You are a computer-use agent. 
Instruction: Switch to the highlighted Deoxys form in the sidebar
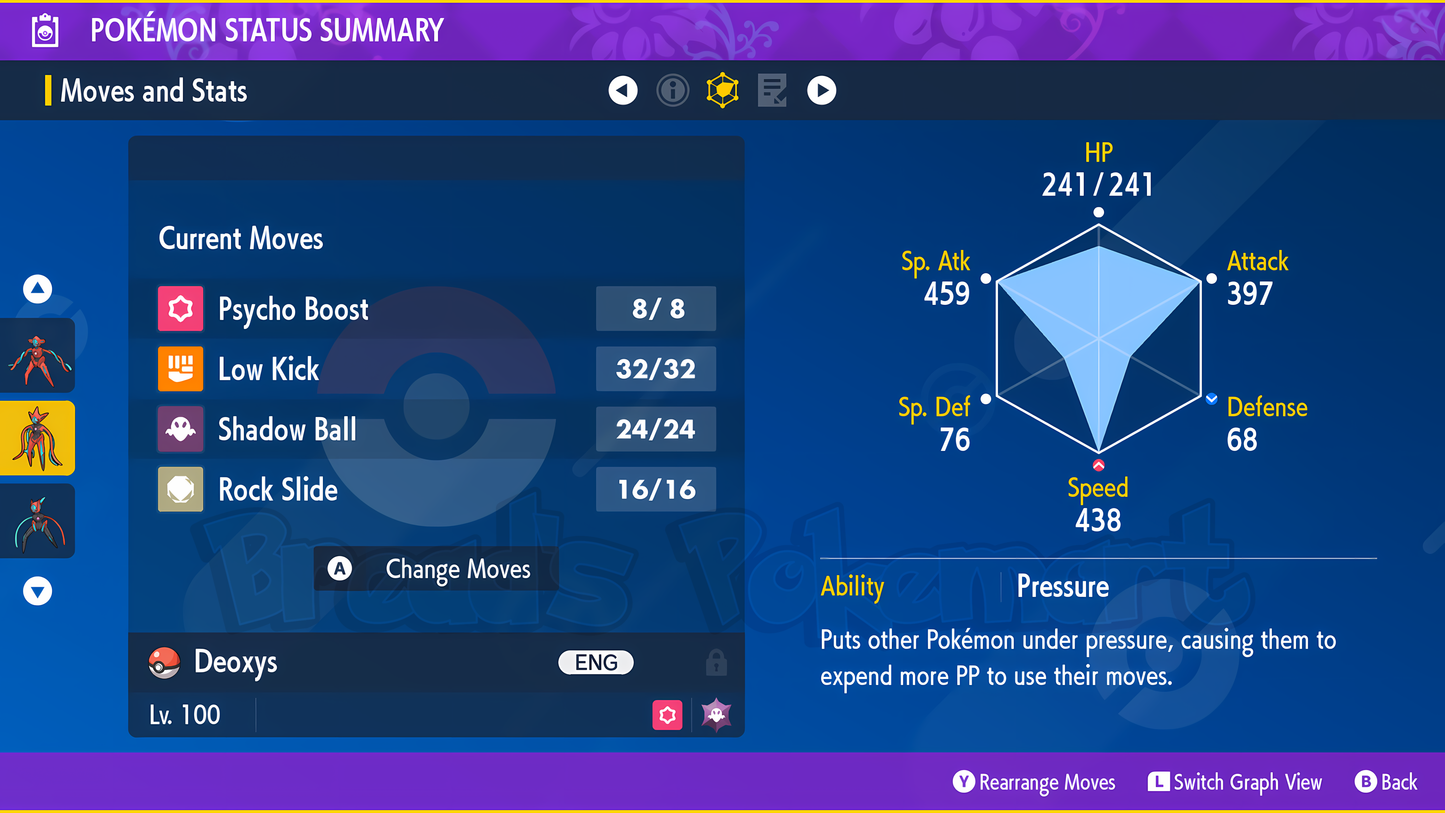37,437
